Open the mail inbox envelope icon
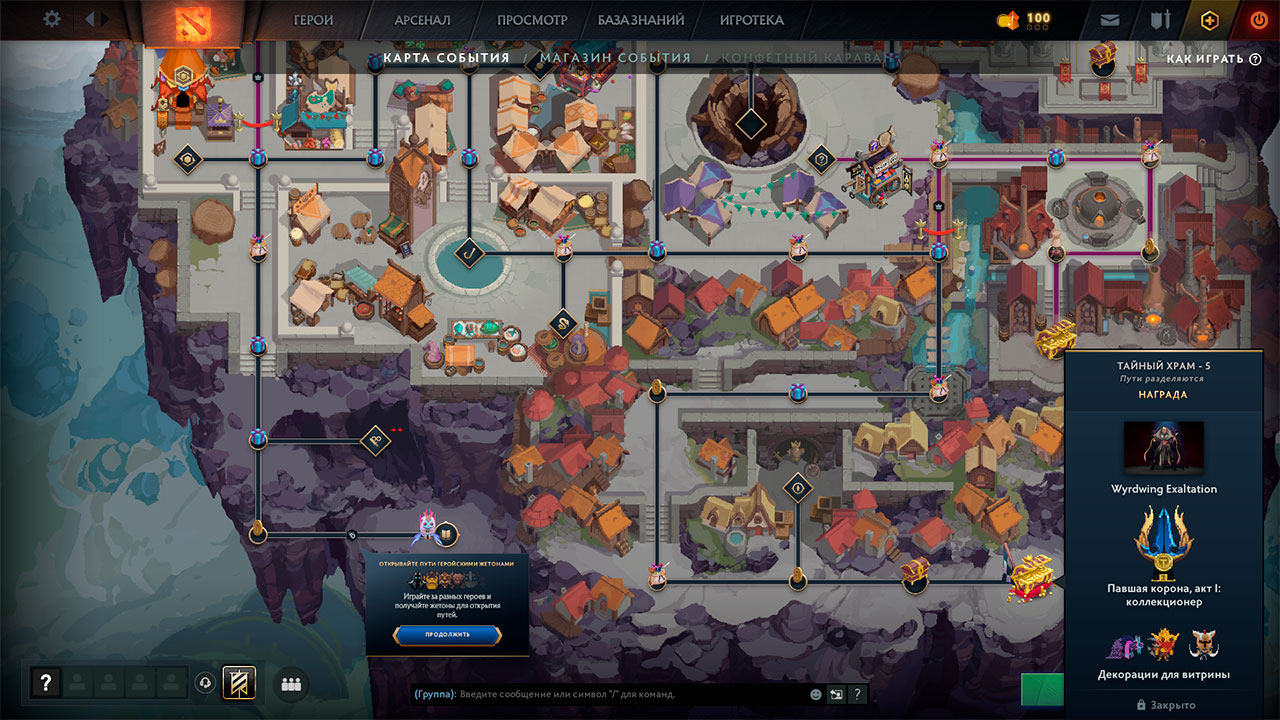The height and width of the screenshot is (720, 1280). tap(1110, 19)
